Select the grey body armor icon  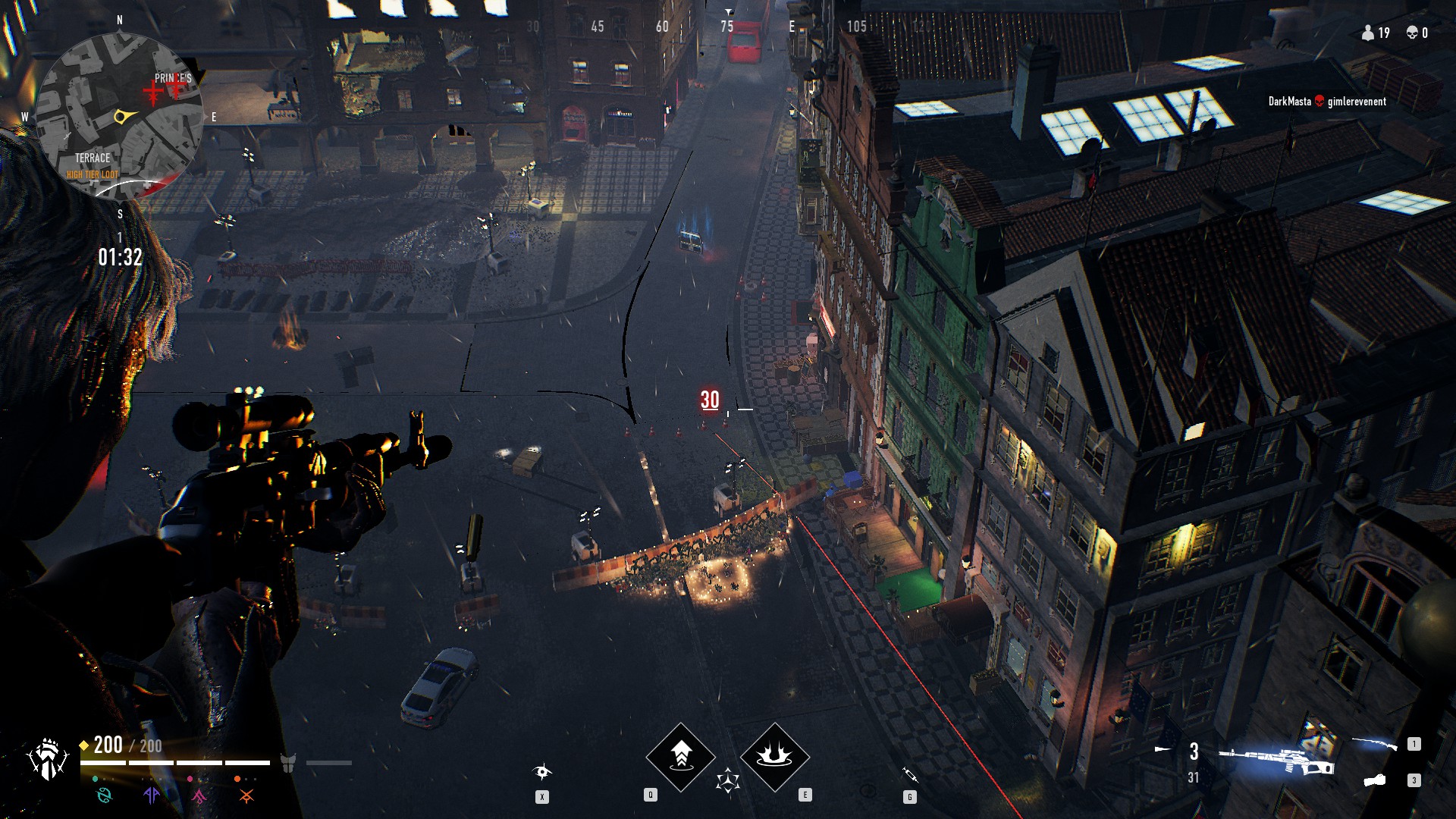pos(288,763)
